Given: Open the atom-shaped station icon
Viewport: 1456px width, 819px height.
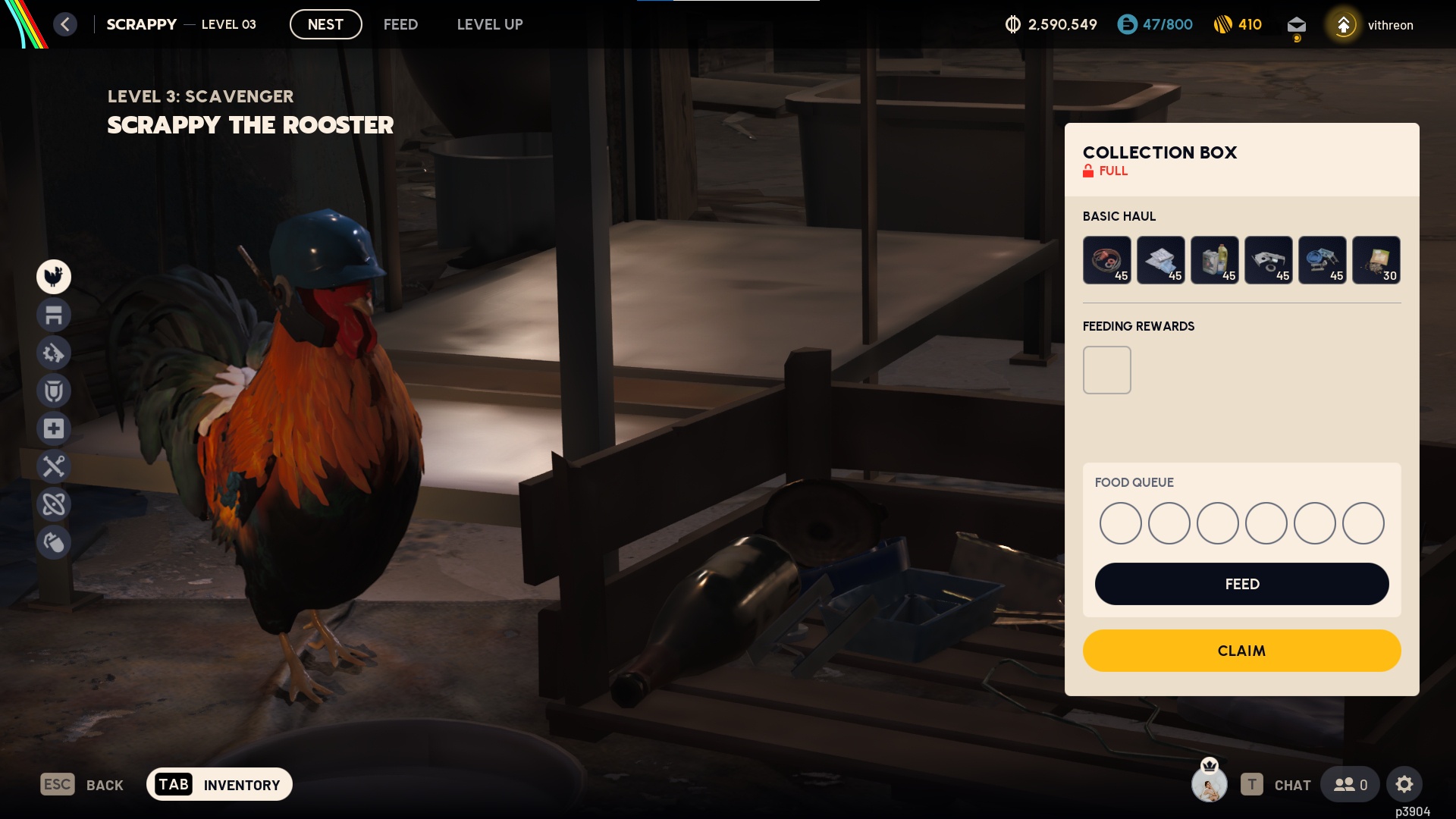Looking at the screenshot, I should [54, 504].
